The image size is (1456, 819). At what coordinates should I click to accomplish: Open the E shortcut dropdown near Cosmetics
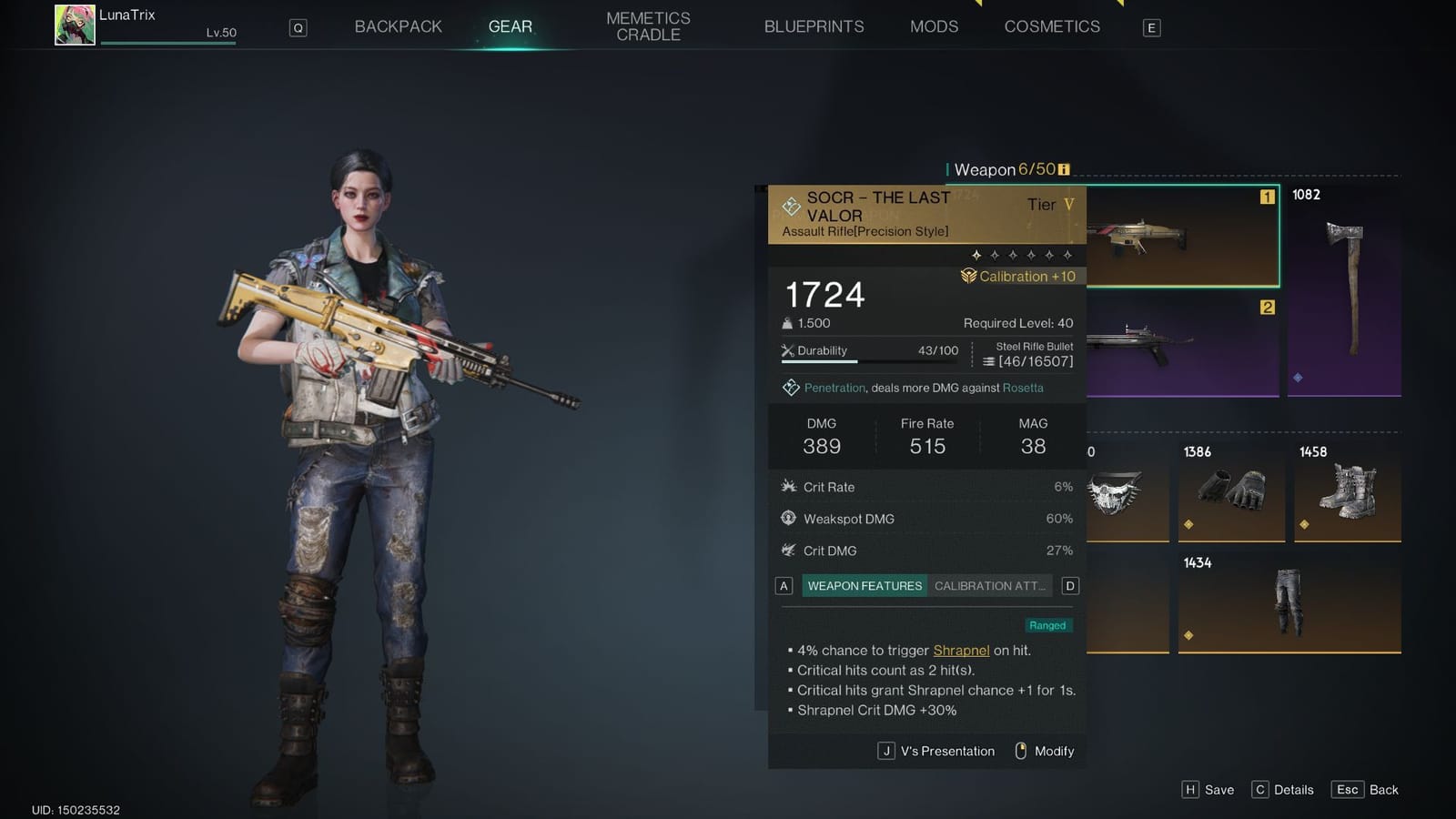point(1151,27)
